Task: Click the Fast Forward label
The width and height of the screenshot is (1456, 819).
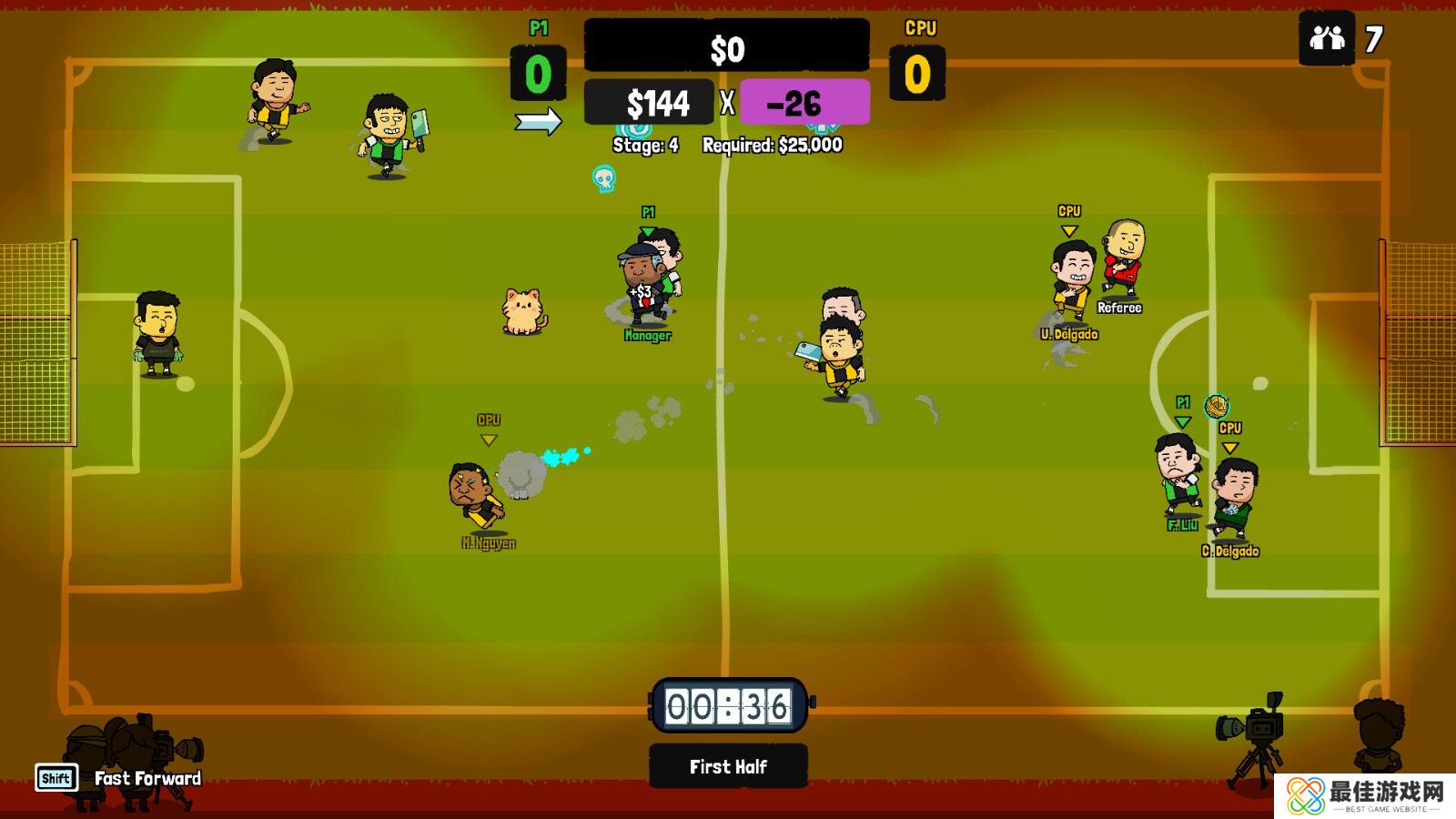Action: pyautogui.click(x=147, y=778)
